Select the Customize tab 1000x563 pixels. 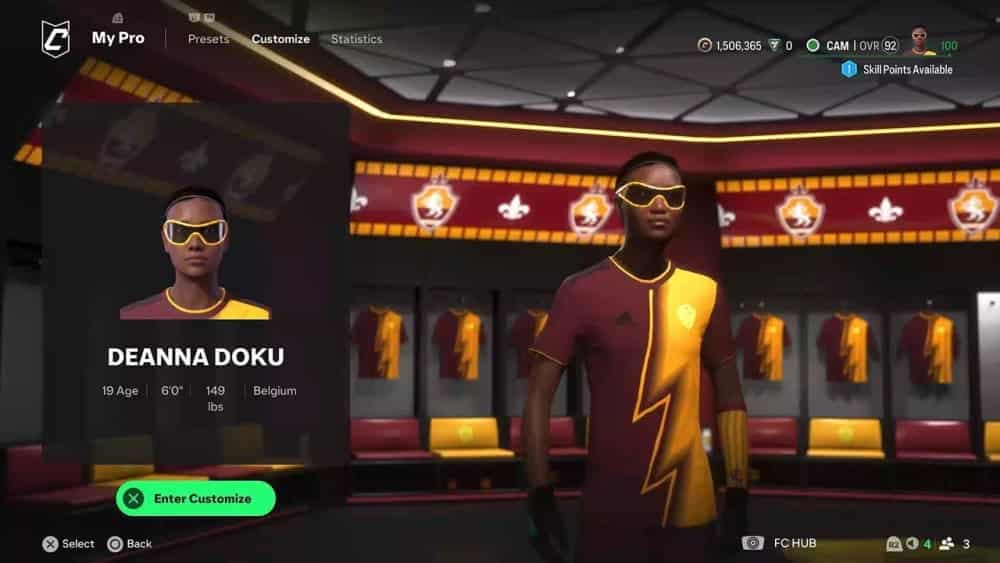pos(280,39)
